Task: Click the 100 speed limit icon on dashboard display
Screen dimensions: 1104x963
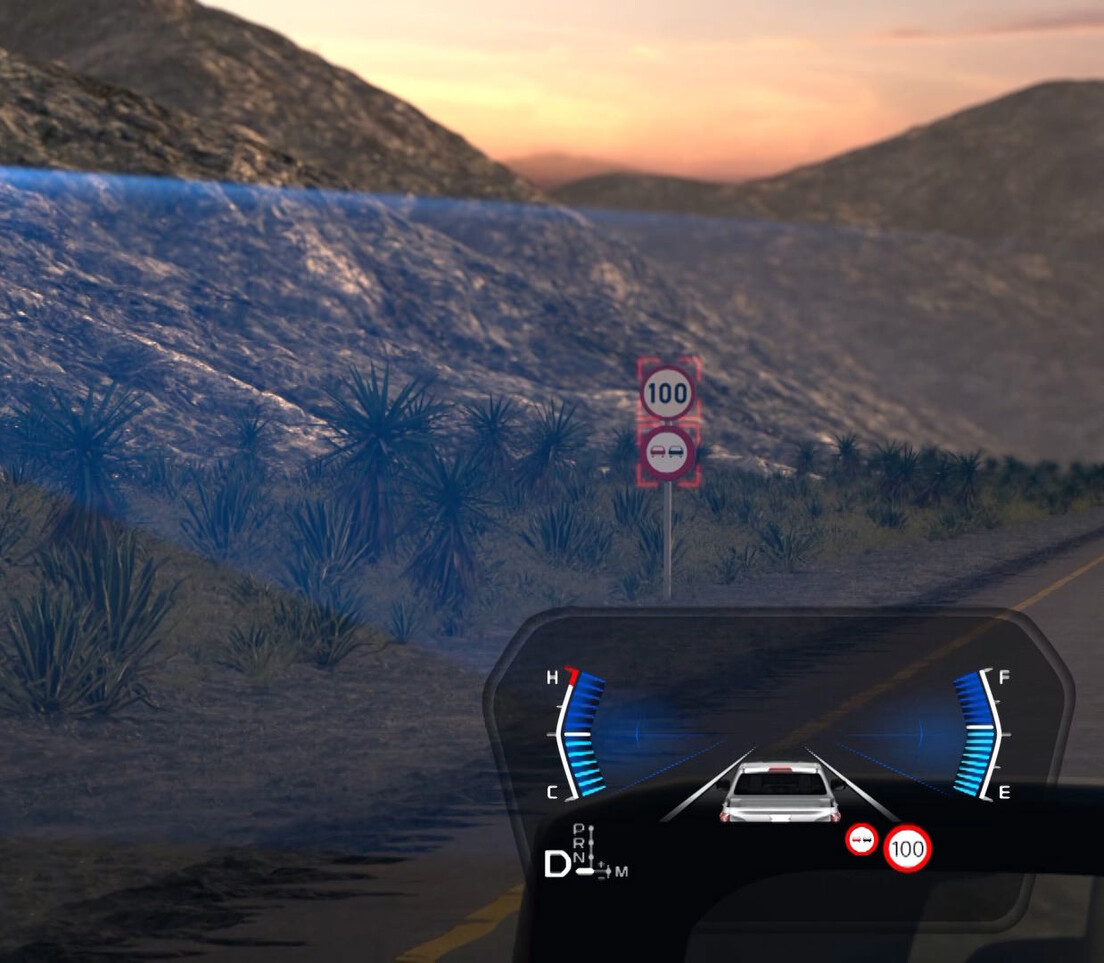Action: click(907, 849)
